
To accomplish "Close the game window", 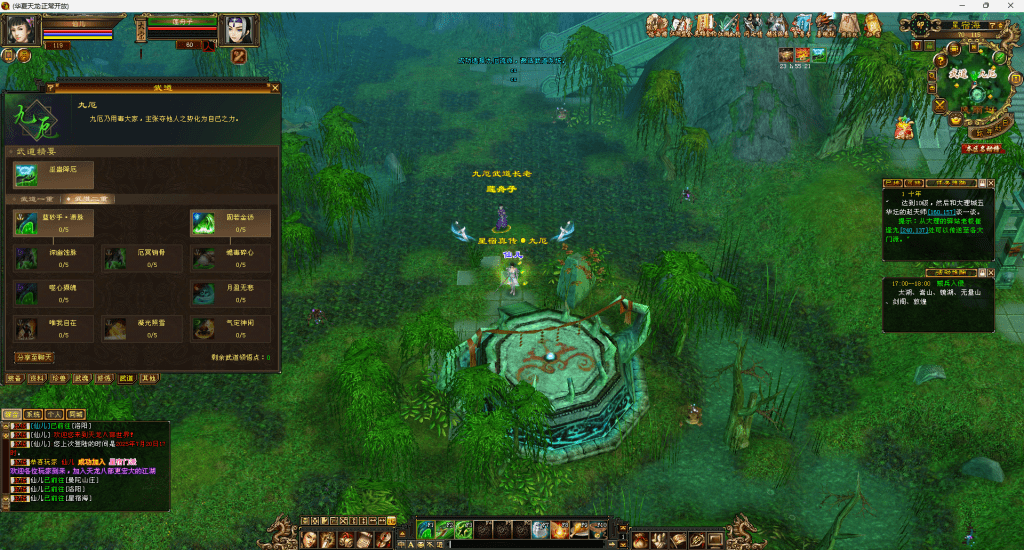I will click(1010, 5).
